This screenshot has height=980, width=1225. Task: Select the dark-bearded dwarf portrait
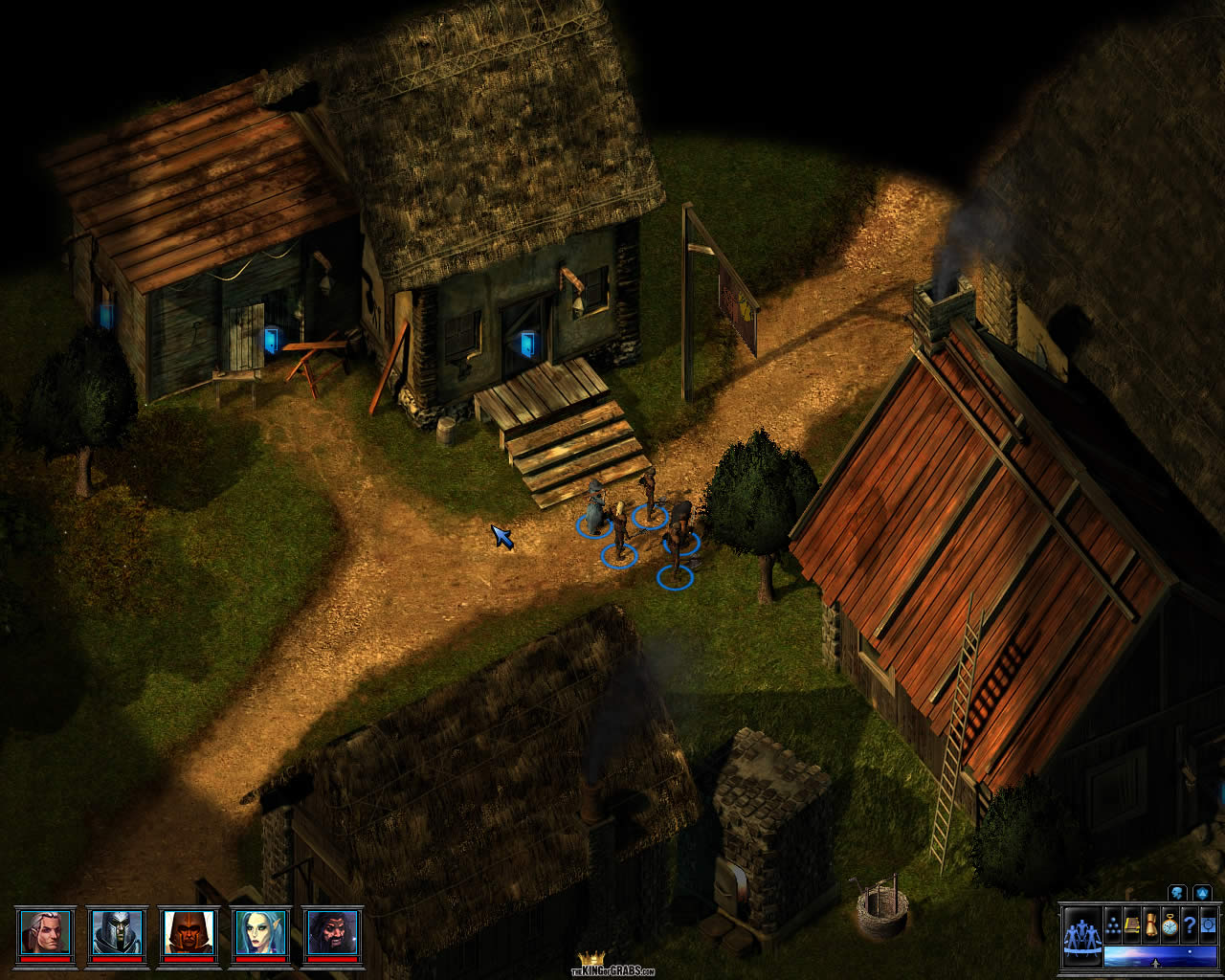[333, 932]
